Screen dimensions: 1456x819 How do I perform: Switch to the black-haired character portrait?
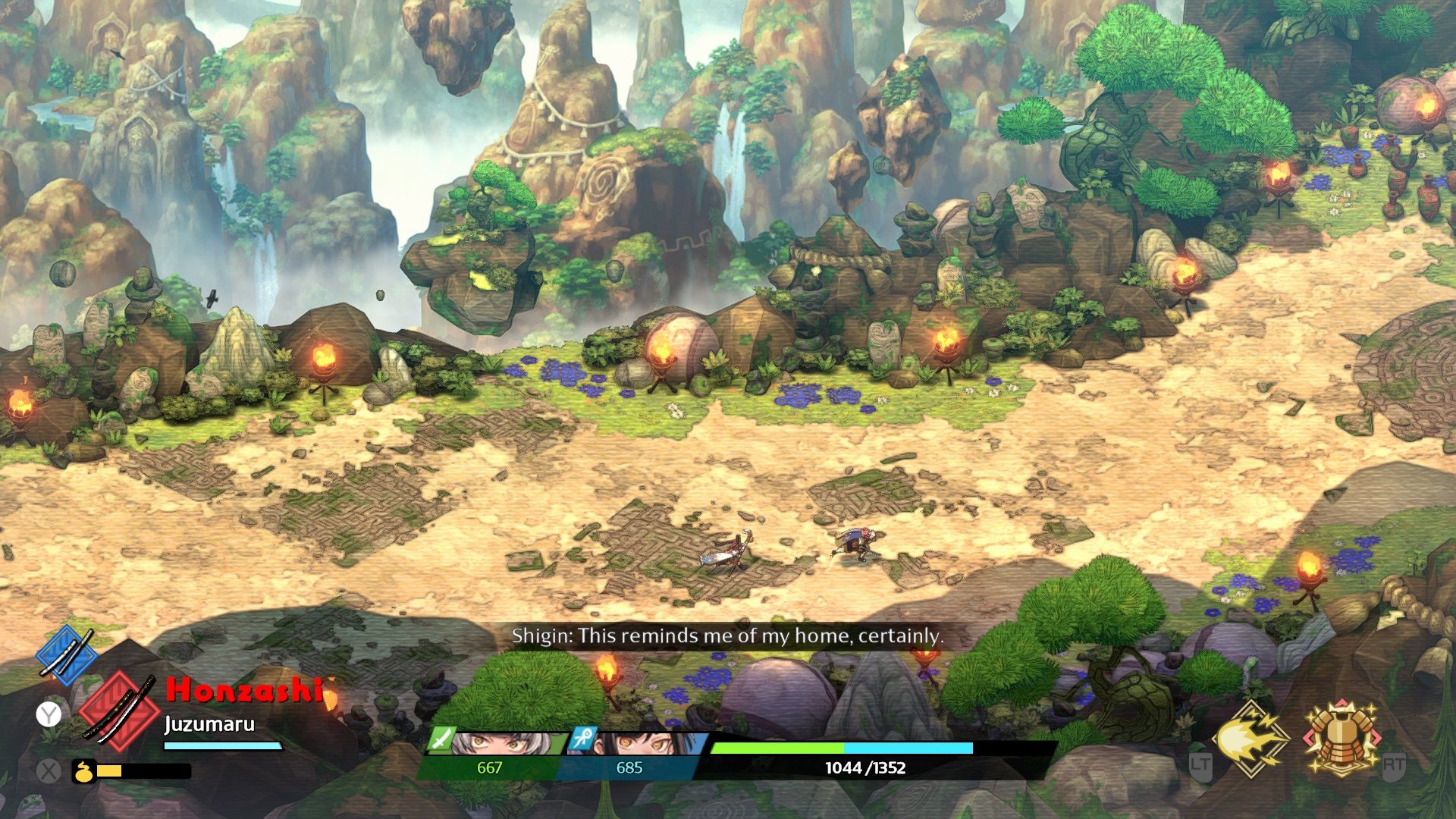(641, 744)
